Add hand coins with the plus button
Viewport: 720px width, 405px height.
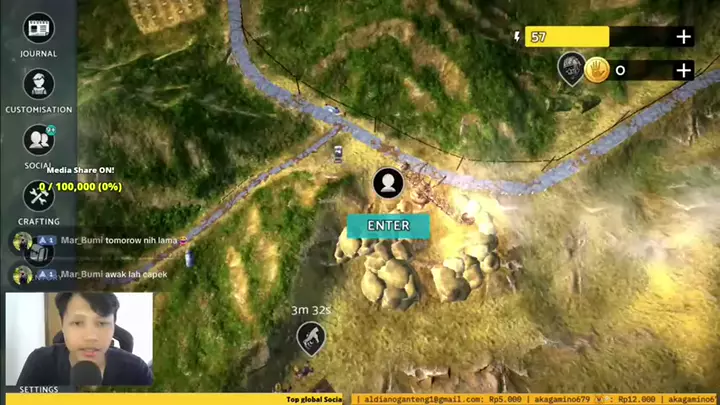(684, 70)
